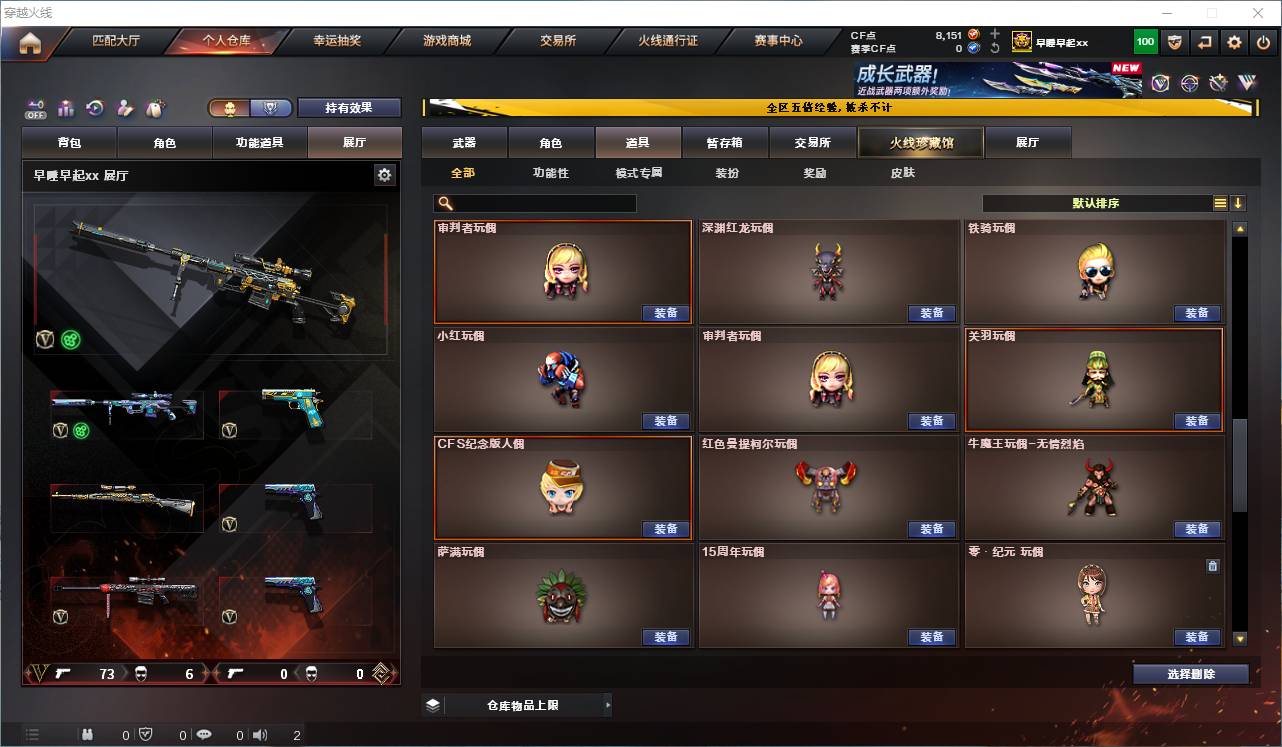The image size is (1282, 747).
Task: Click the 选择删除 button at bottom right
Action: tap(1190, 673)
